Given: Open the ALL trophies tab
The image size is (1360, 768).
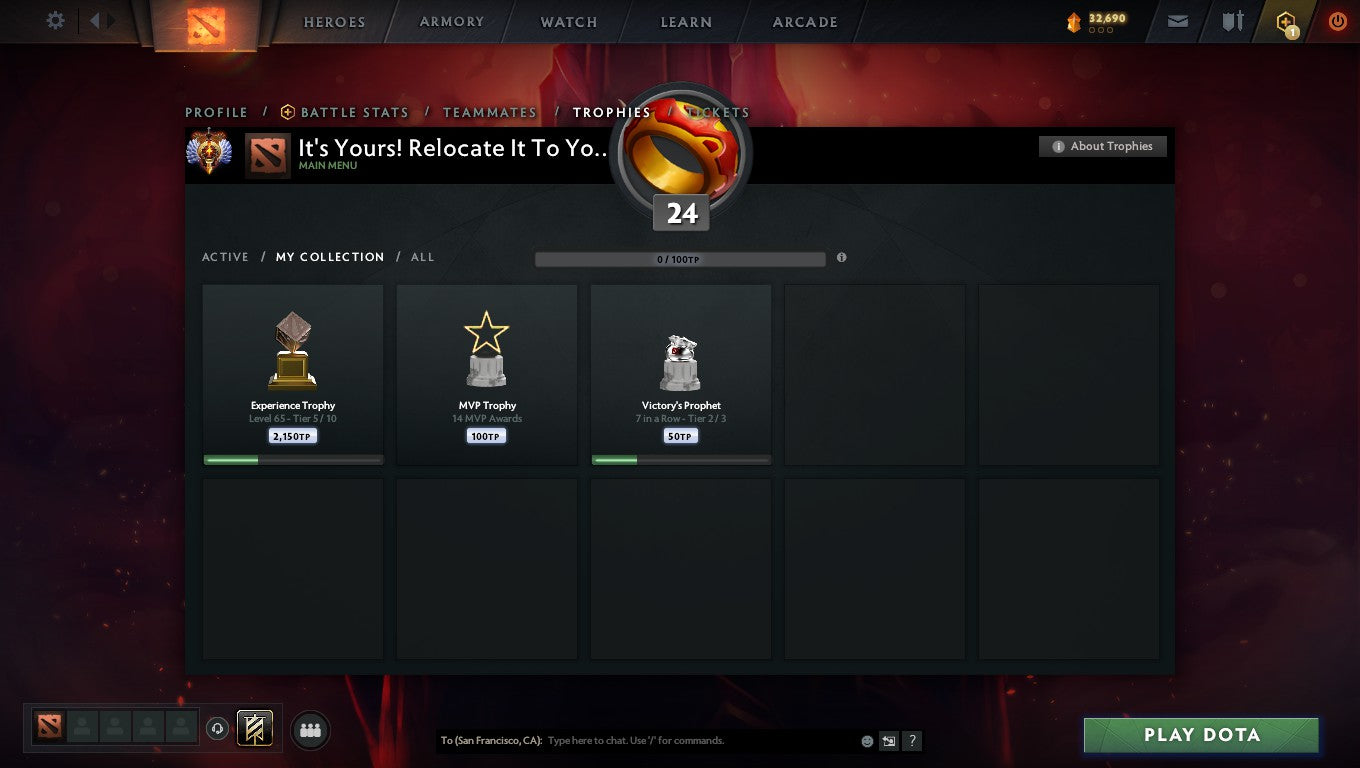Looking at the screenshot, I should pyautogui.click(x=422, y=257).
